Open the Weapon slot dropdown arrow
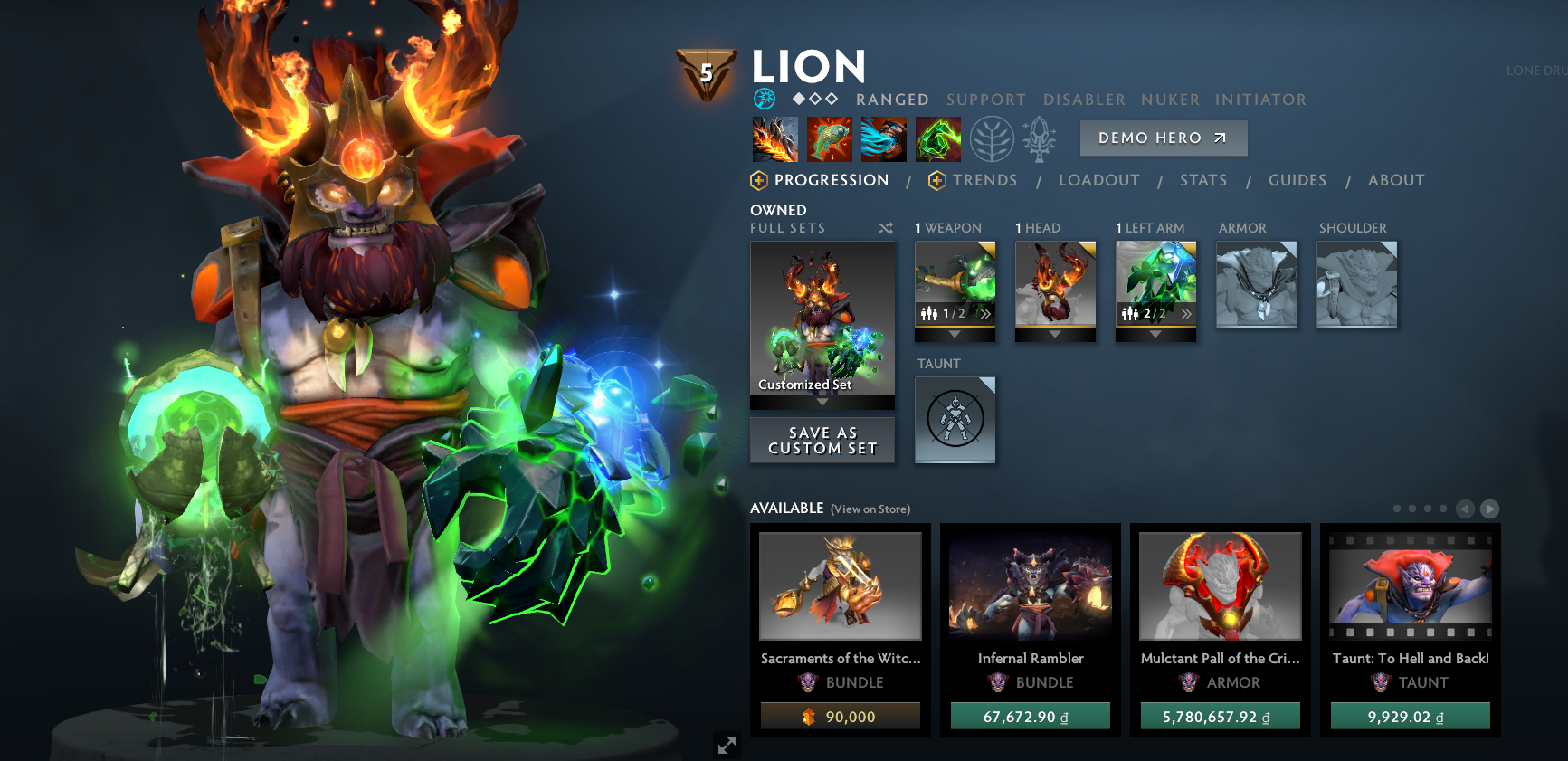The width and height of the screenshot is (1568, 761). (x=955, y=333)
